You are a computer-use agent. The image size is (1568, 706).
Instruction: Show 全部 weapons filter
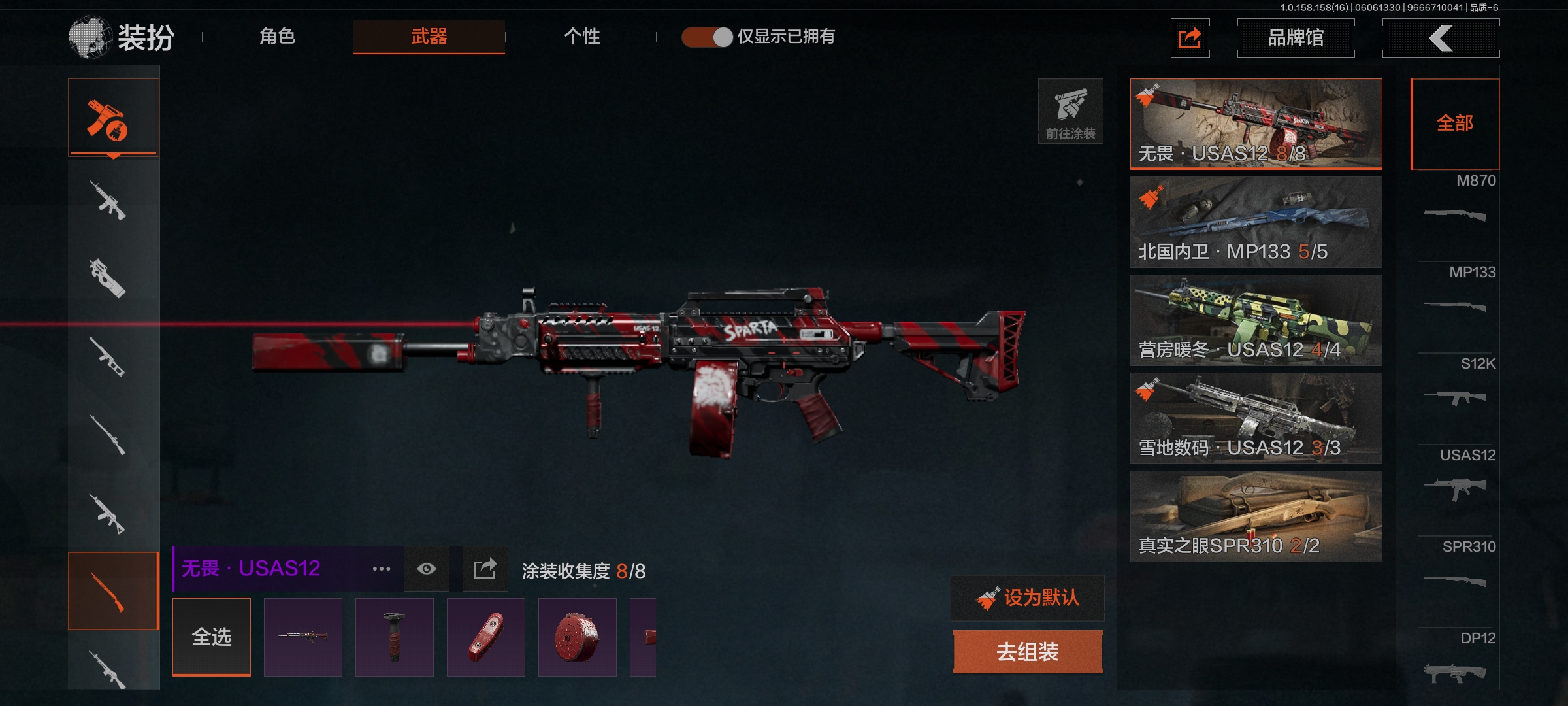(1455, 124)
